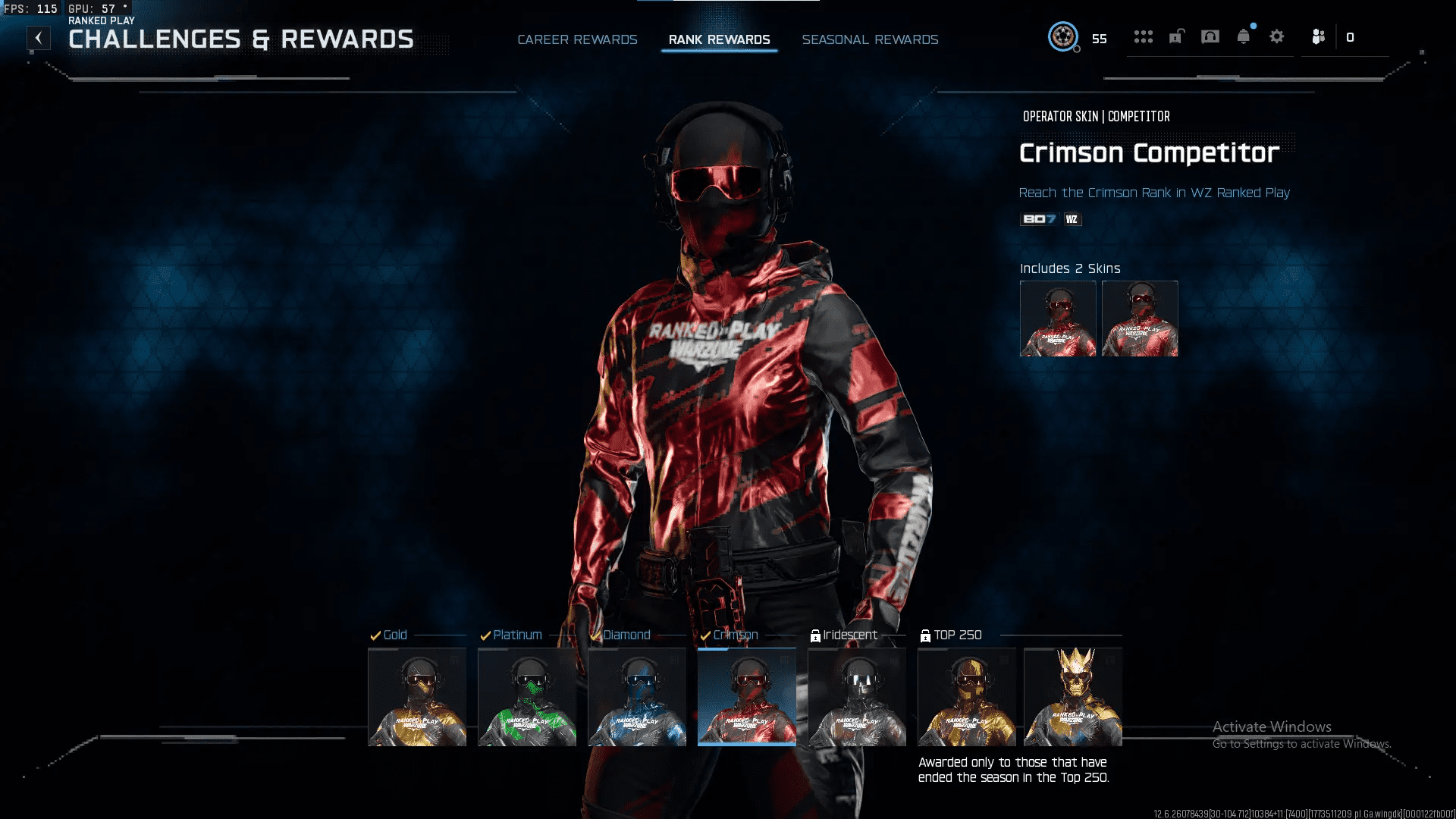Click the small corner icon on Gold tile
This screenshot has width=1456, height=819.
454,661
